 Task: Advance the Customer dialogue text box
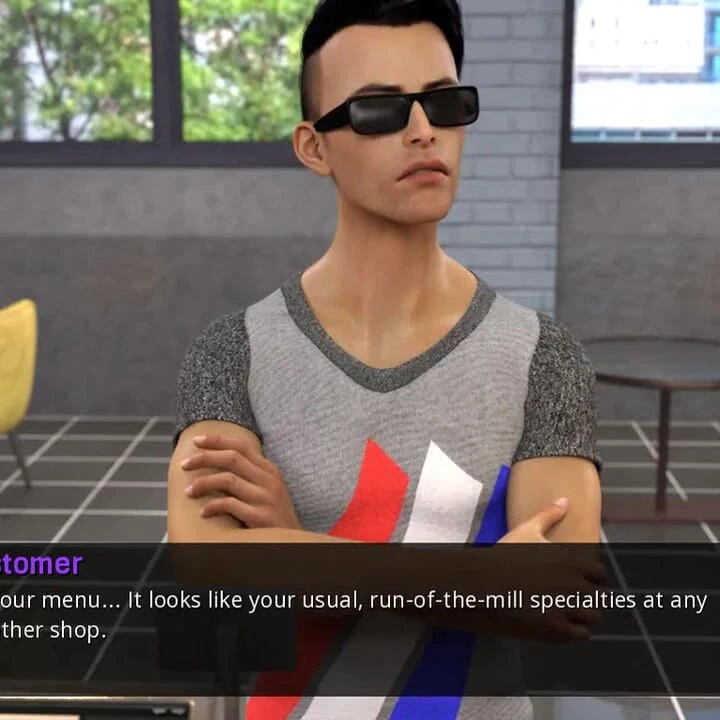coord(360,615)
